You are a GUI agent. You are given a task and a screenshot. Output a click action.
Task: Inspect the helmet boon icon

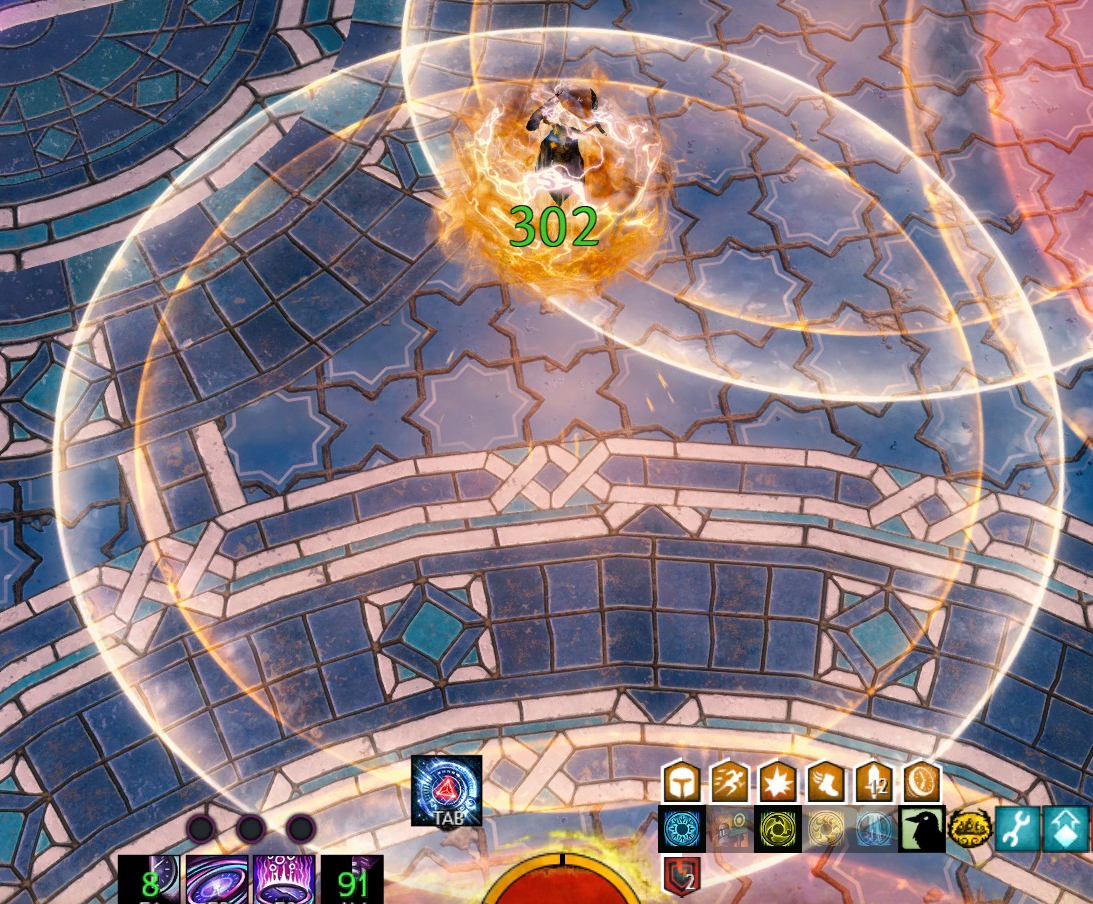pyautogui.click(x=680, y=782)
